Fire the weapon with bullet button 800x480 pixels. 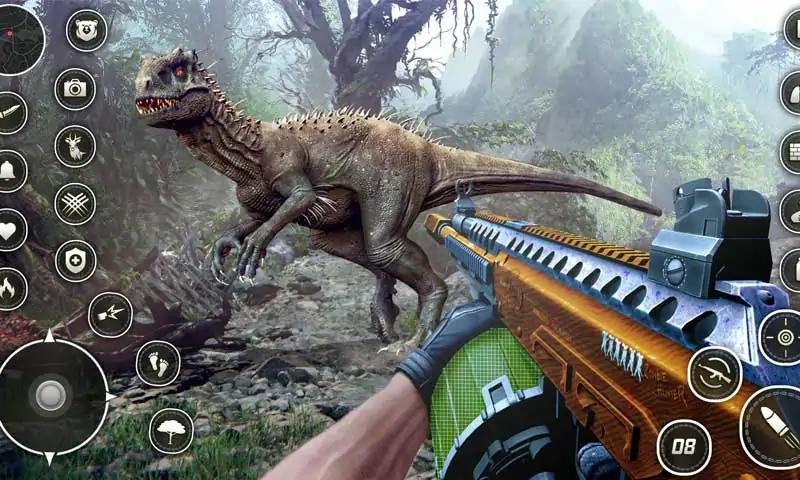tap(775, 427)
